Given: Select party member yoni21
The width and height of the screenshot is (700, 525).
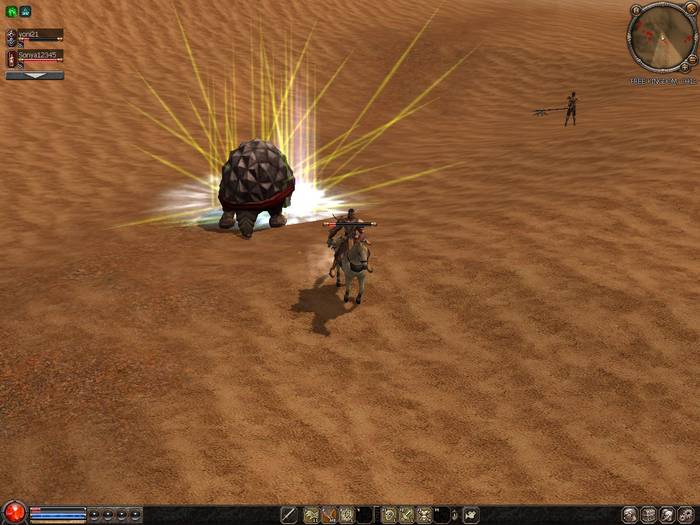Looking at the screenshot, I should (34, 35).
